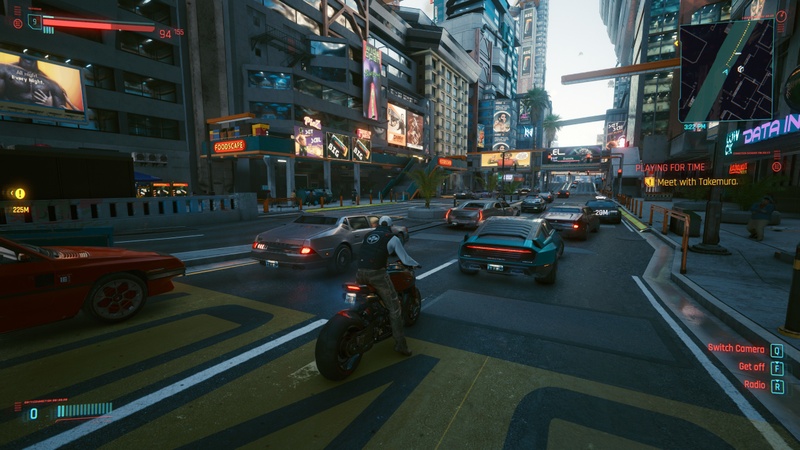This screenshot has height=450, width=800.
Task: Click the yellow exclamation quest marker
Action: pyautogui.click(x=18, y=193)
